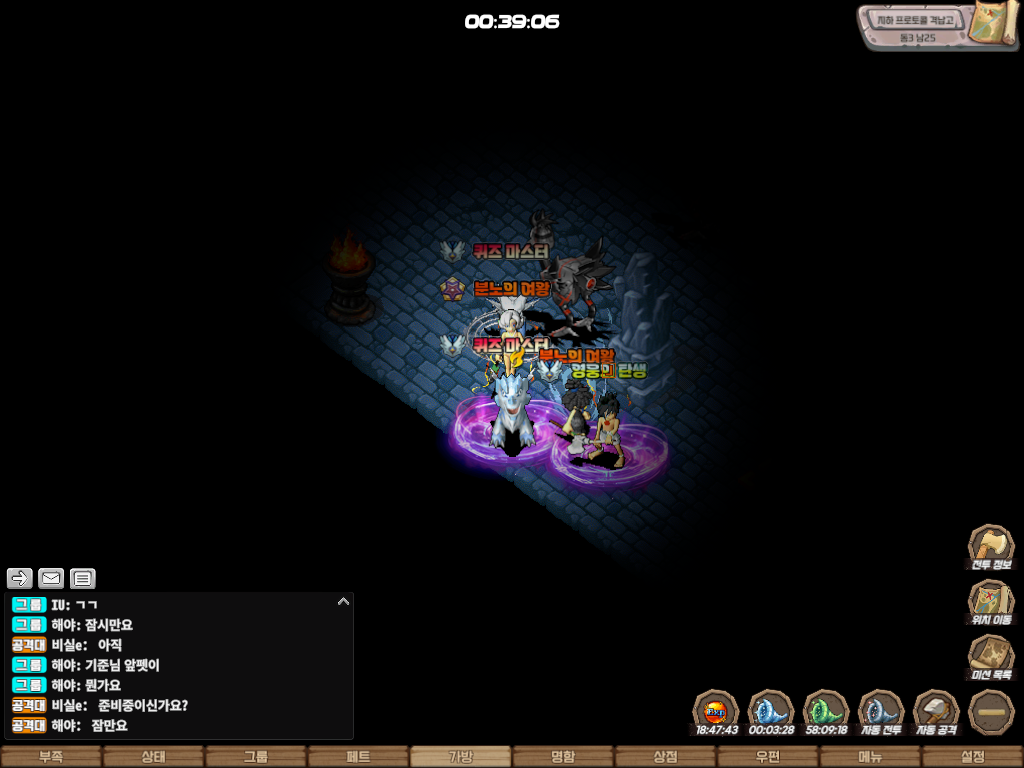Toggle 자동 전투 auto battle
This screenshot has height=768, width=1024.
tap(881, 711)
